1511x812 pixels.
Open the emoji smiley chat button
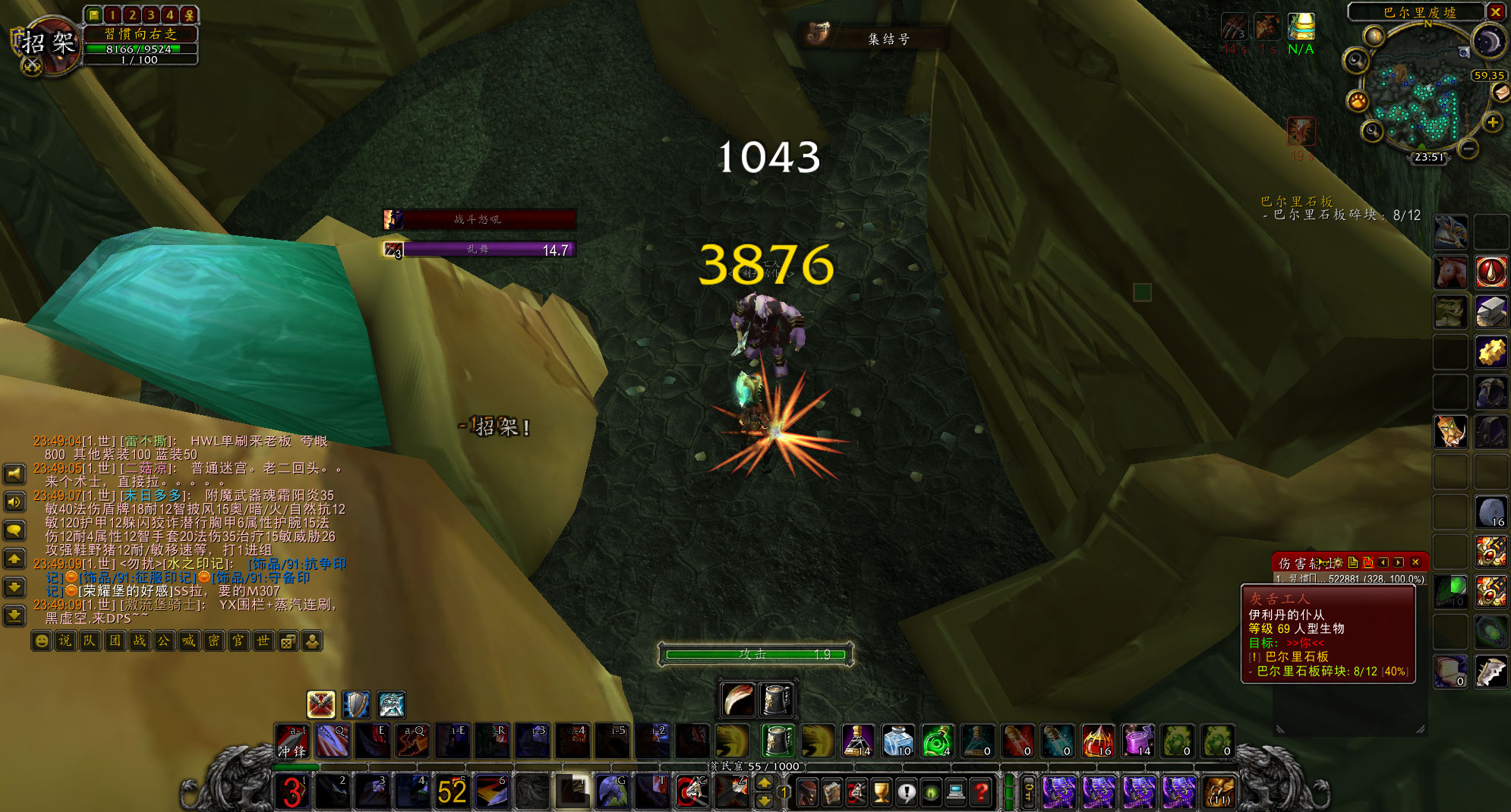[x=42, y=641]
